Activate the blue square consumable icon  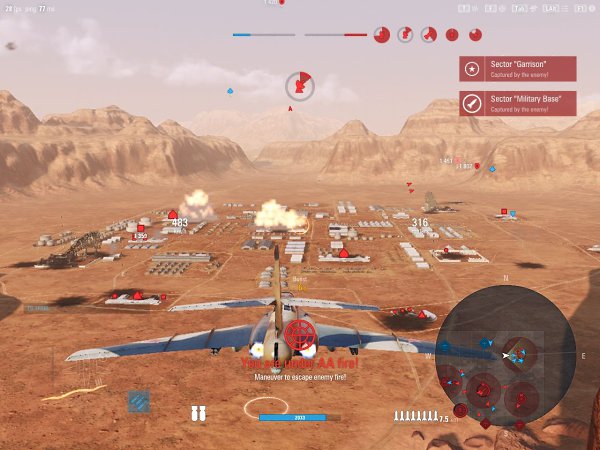[138, 400]
